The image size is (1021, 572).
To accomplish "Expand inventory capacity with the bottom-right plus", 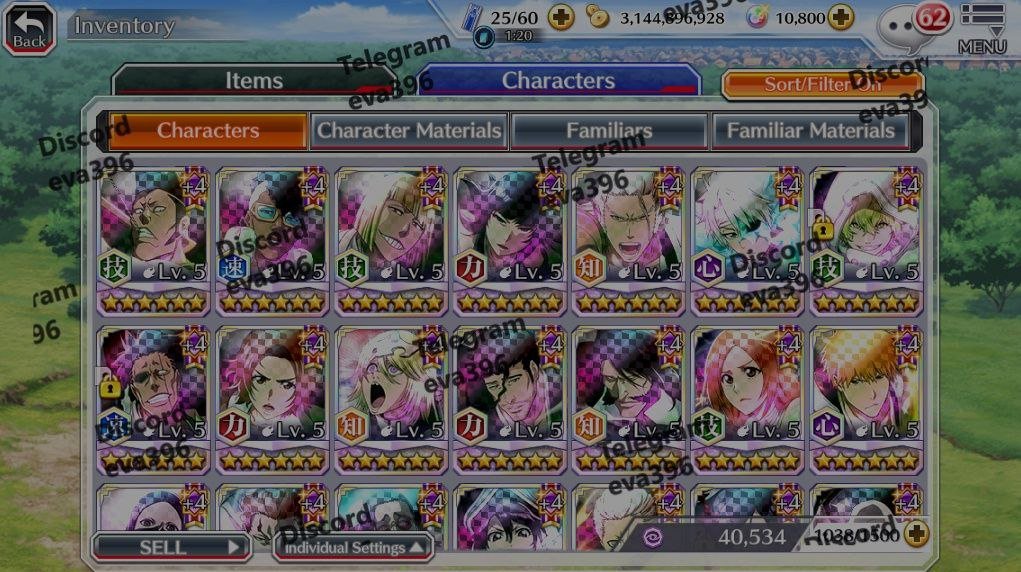I will [x=916, y=535].
